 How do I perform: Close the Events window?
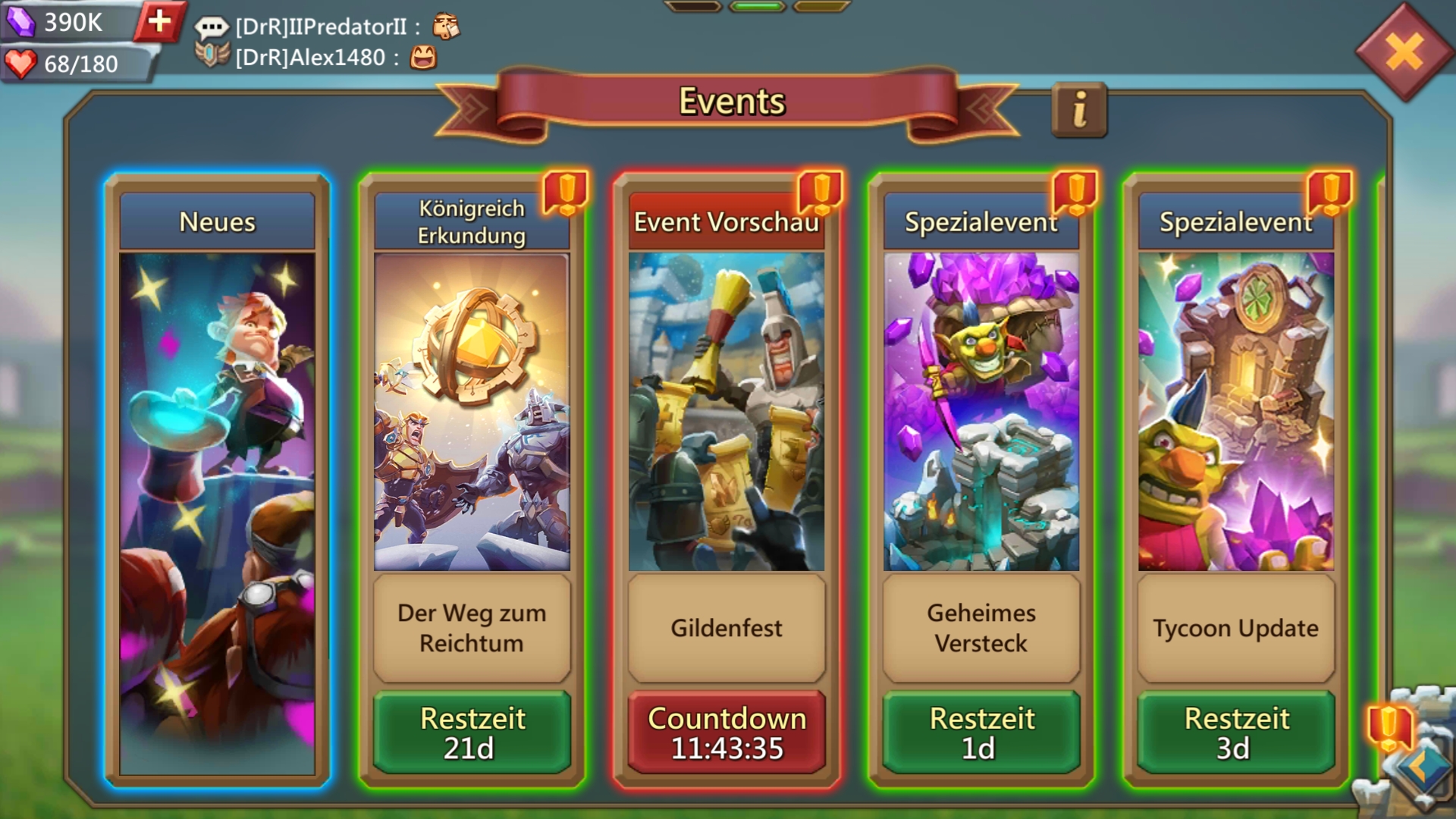tap(1404, 53)
